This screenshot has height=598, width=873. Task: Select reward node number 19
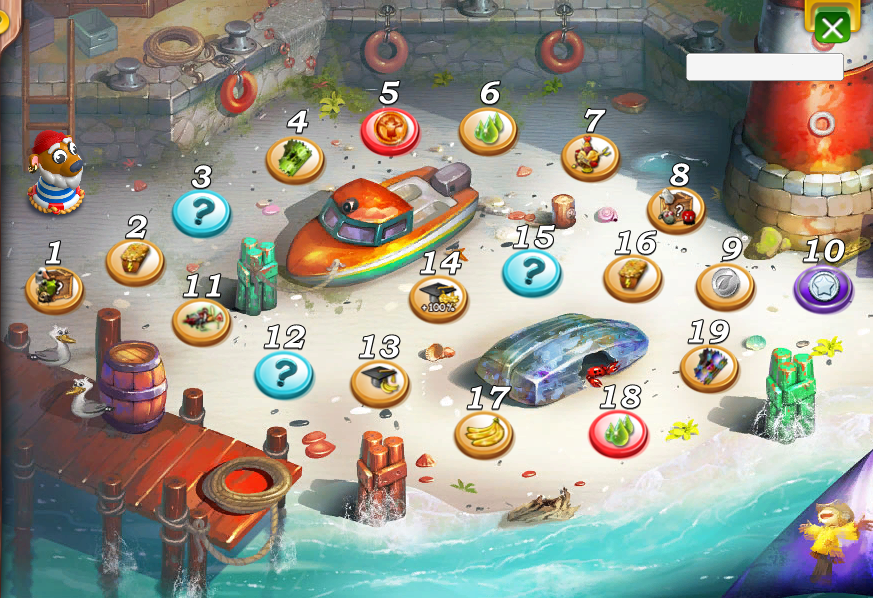[x=709, y=367]
